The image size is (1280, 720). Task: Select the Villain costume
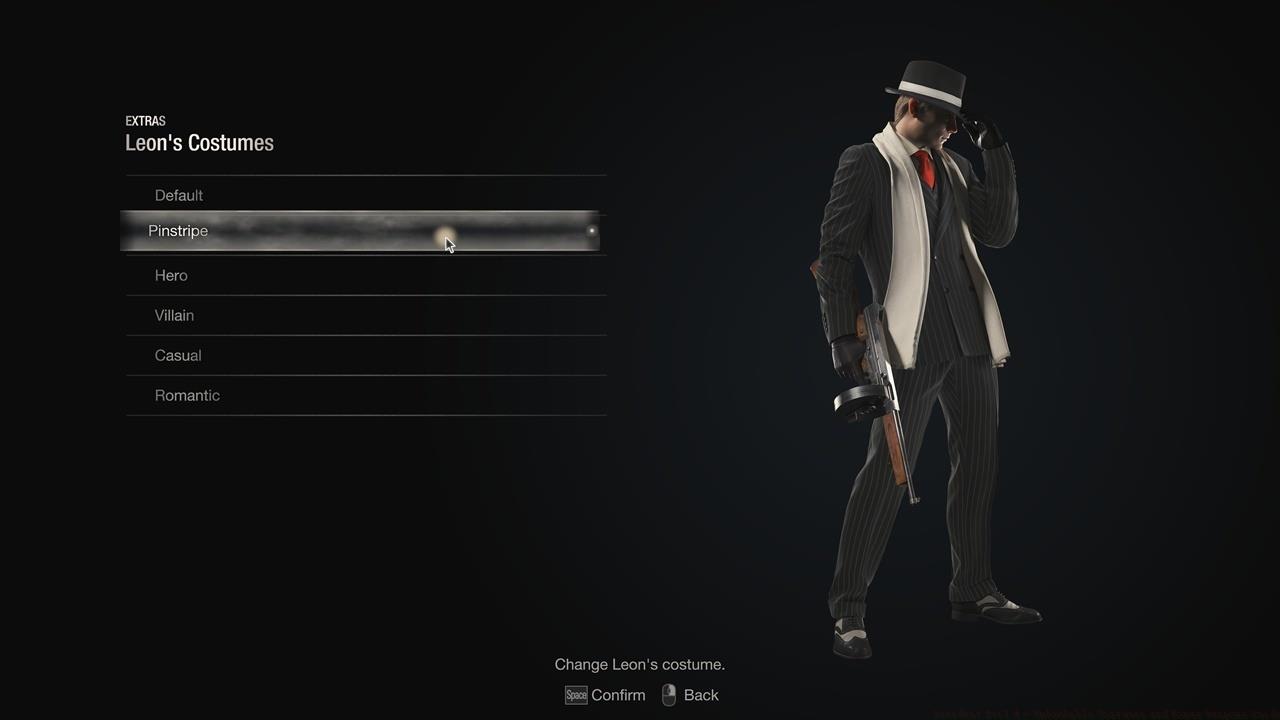click(174, 315)
